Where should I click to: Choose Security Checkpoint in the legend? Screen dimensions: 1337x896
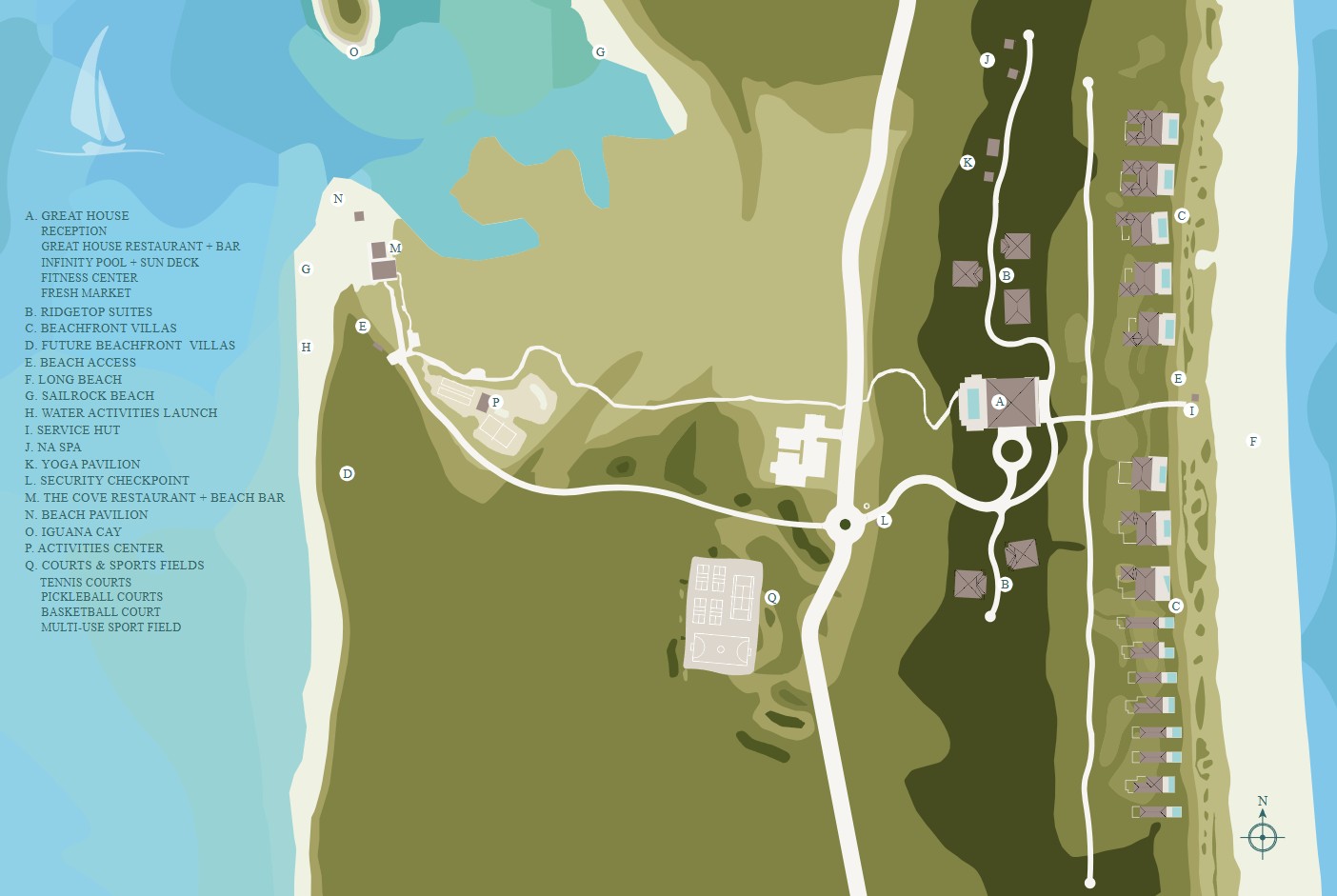[107, 481]
